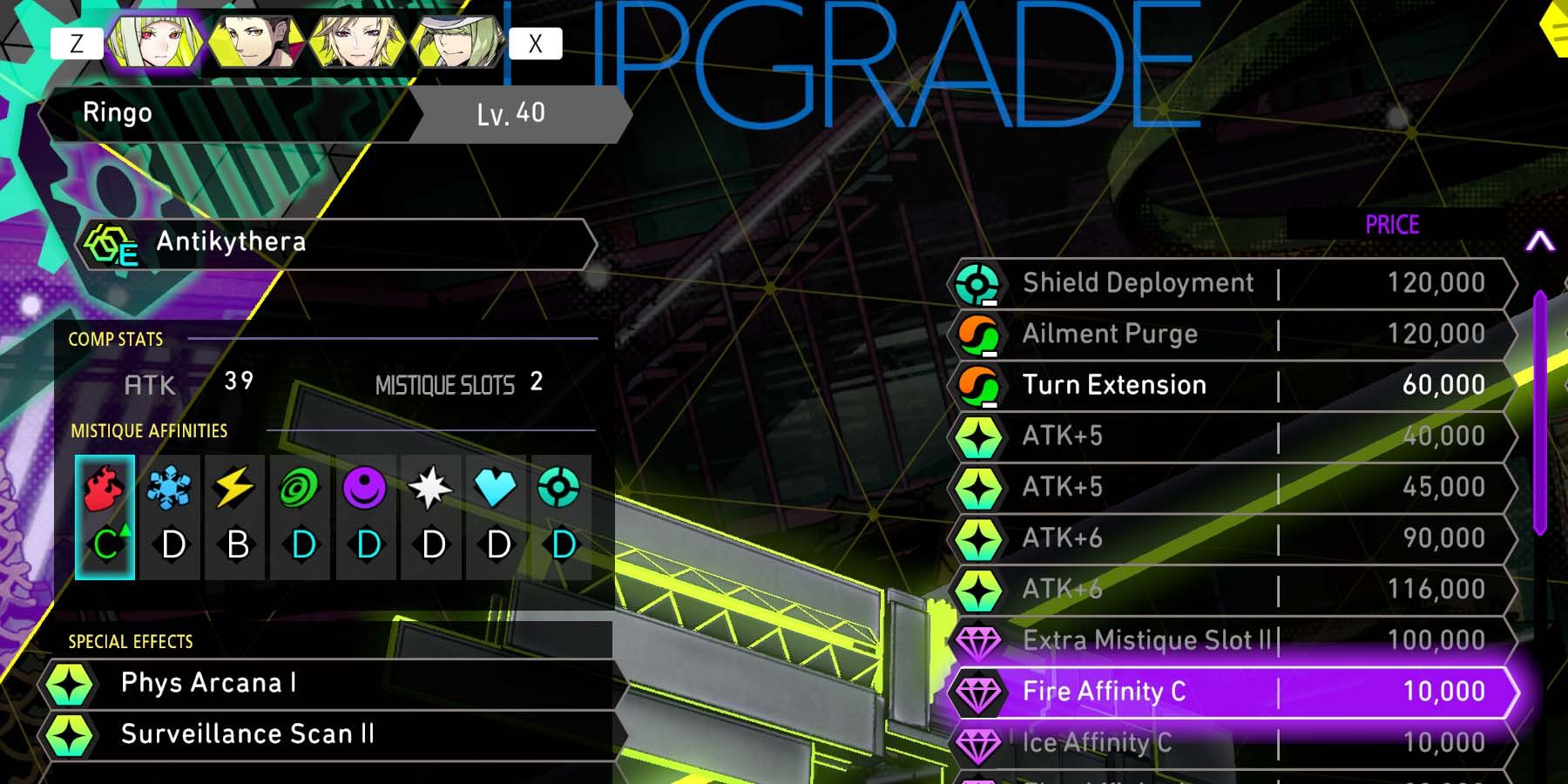The height and width of the screenshot is (784, 1568).
Task: Click the Ailment Purge upgrade icon
Action: click(x=980, y=334)
